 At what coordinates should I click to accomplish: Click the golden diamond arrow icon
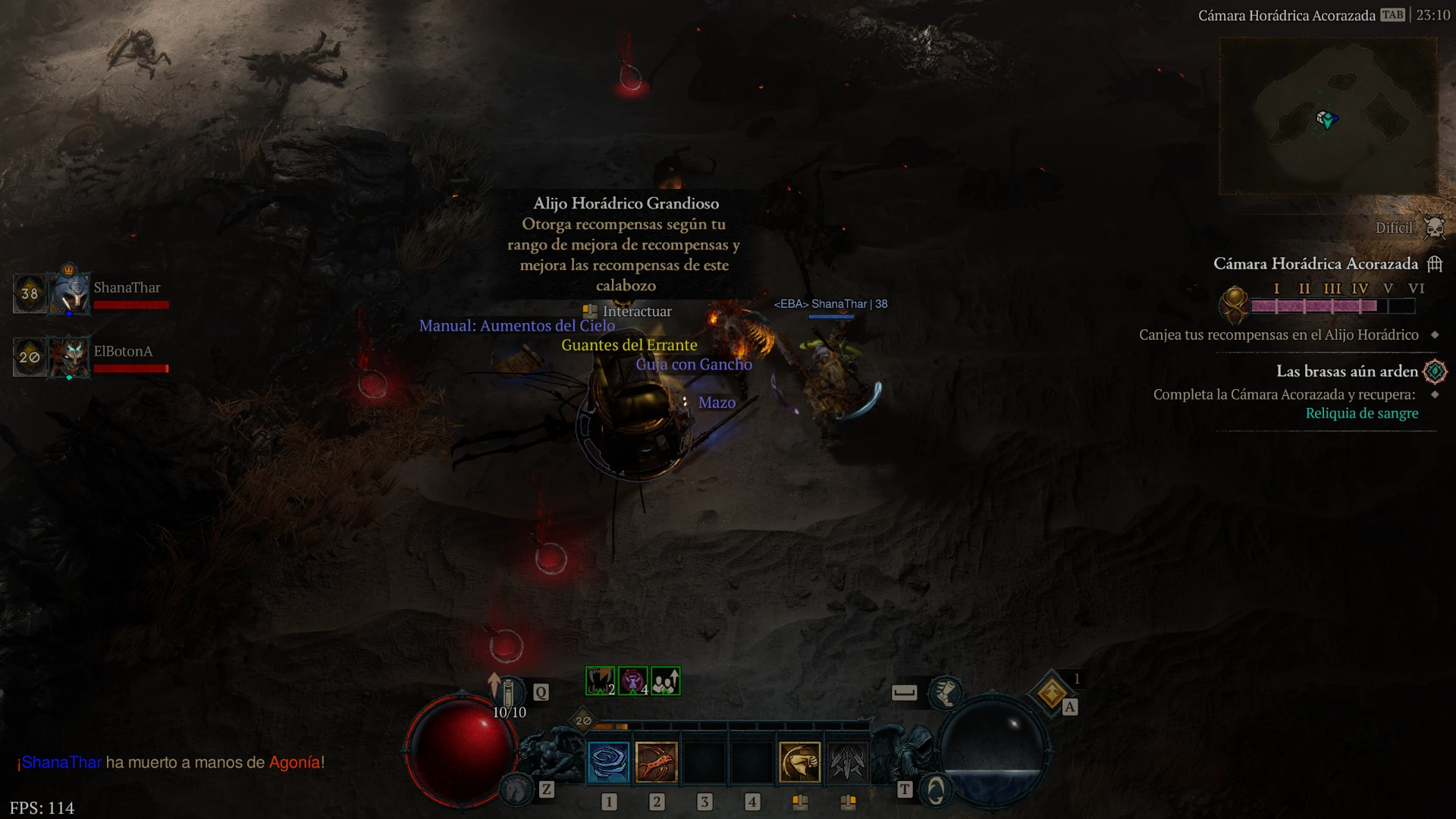coord(1052,692)
